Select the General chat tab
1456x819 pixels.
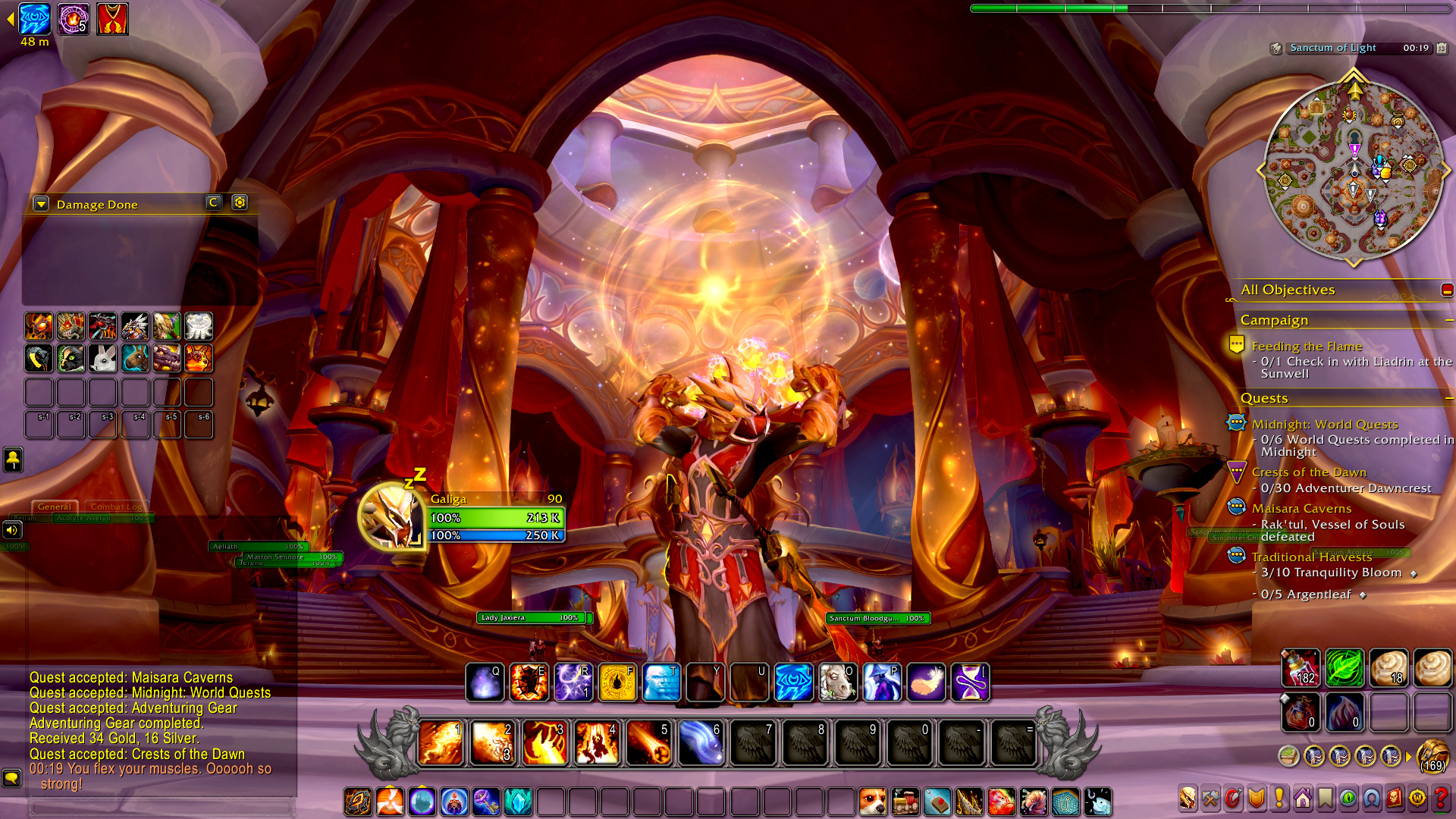click(54, 507)
